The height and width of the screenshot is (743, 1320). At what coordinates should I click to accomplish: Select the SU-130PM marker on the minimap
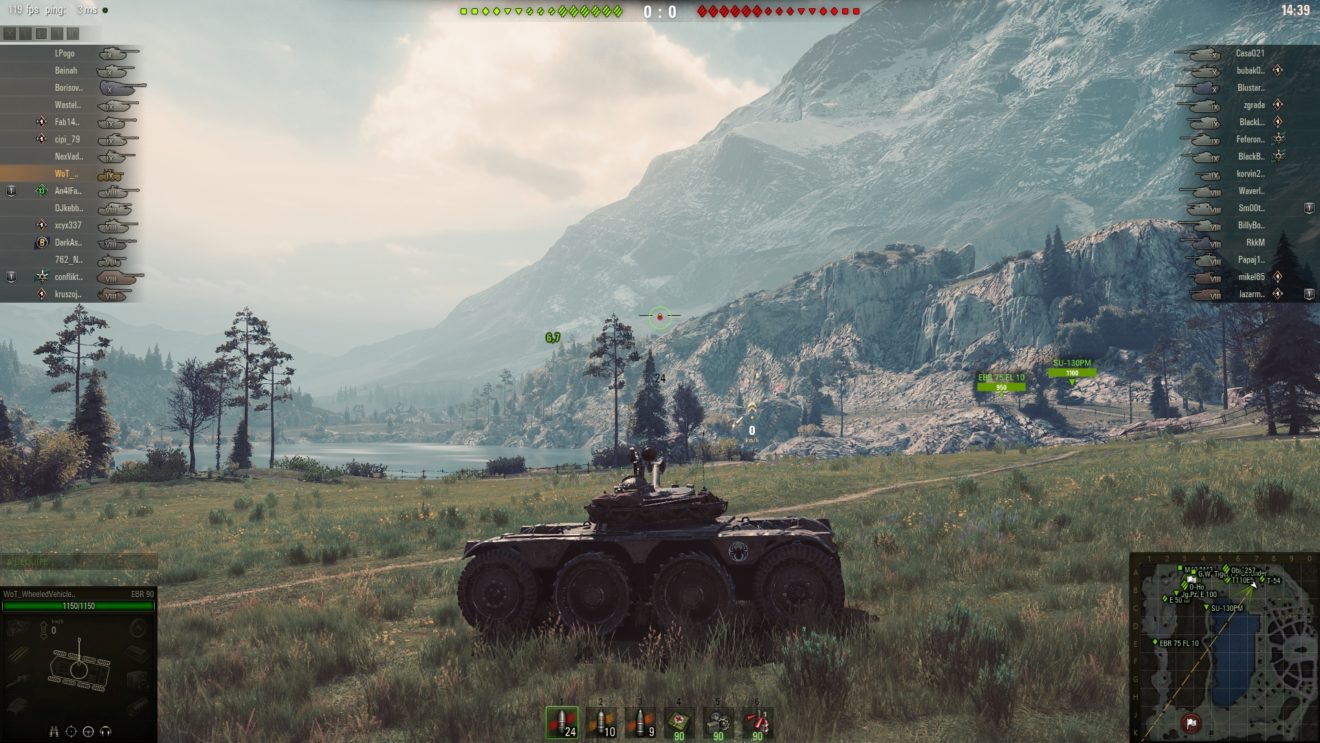pyautogui.click(x=1204, y=607)
